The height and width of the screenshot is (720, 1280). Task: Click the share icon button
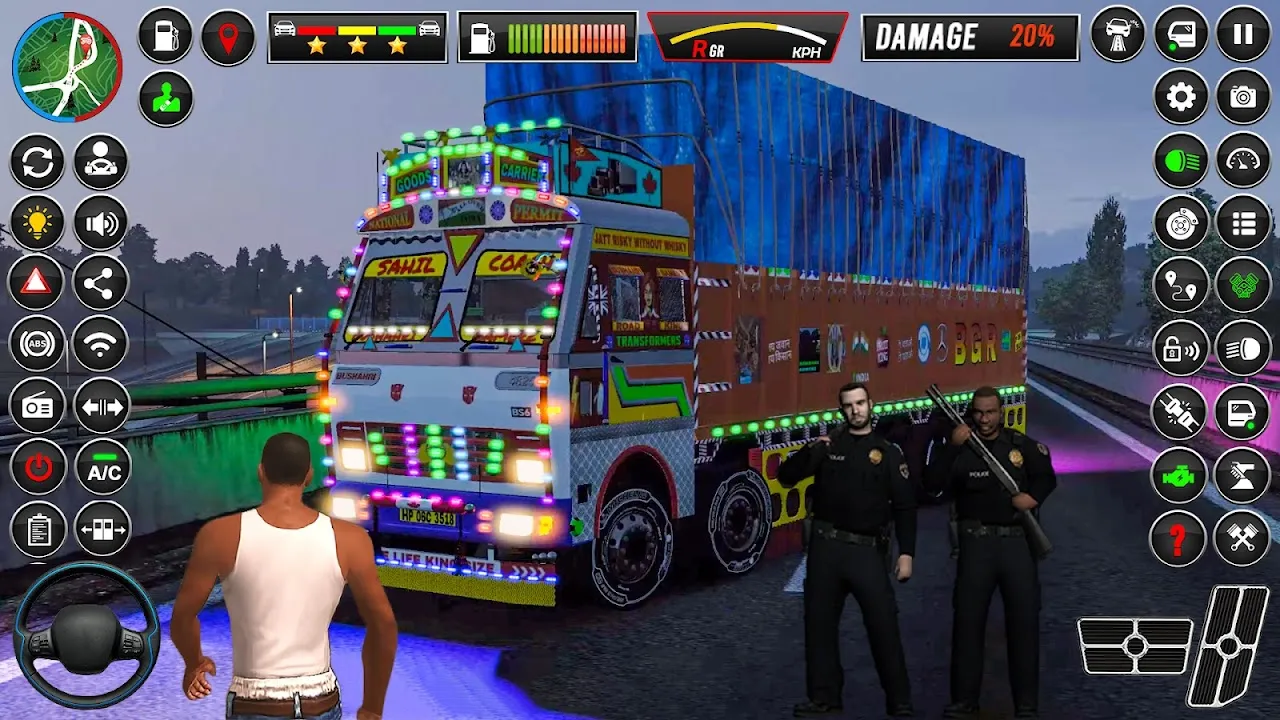tap(101, 284)
